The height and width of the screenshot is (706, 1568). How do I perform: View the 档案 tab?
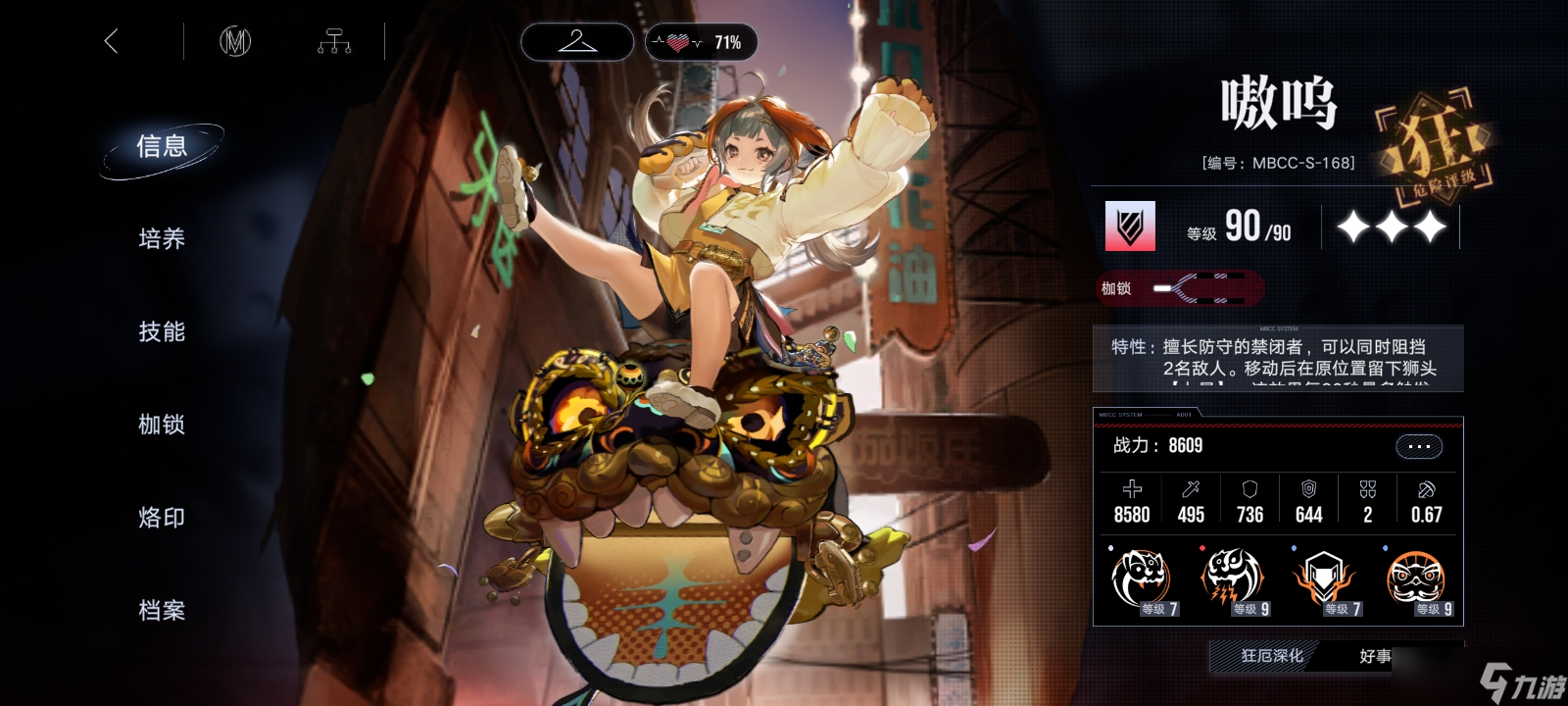click(x=162, y=611)
